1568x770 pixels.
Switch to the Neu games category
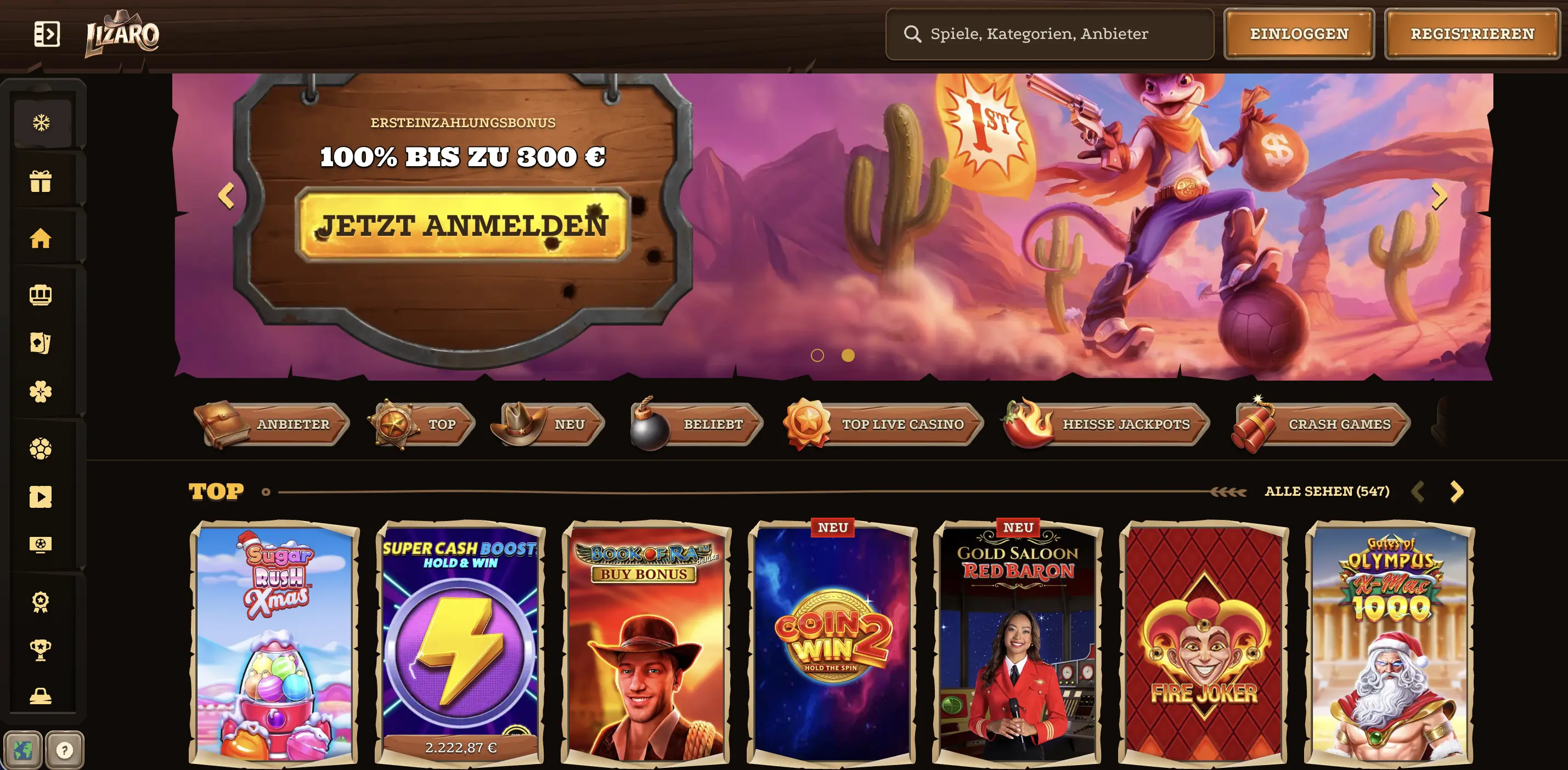[549, 424]
